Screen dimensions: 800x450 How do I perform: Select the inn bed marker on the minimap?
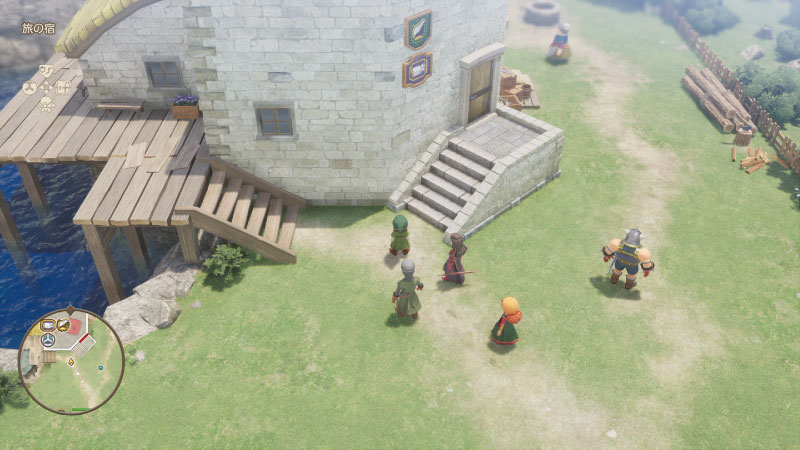tap(47, 325)
